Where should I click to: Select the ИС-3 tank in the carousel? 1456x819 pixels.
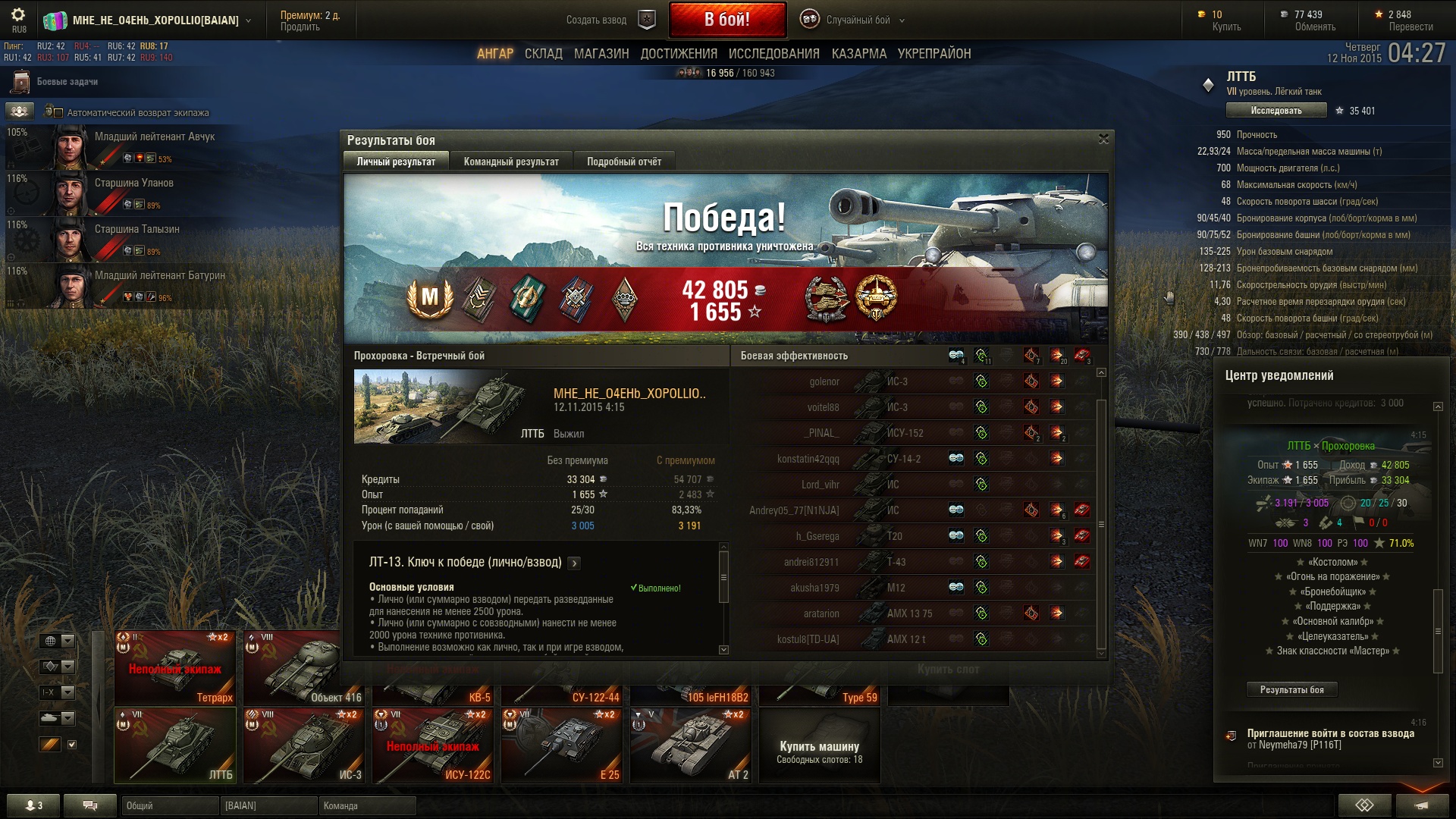coord(303,745)
